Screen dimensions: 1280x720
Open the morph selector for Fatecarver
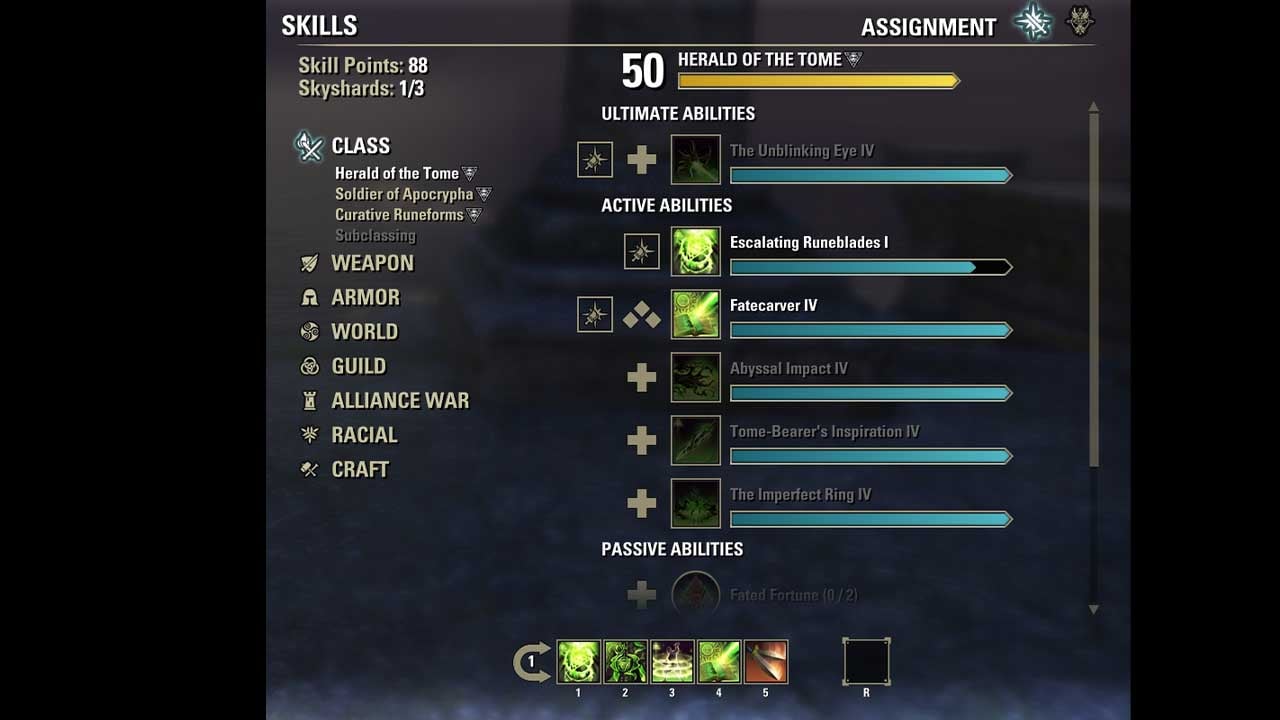(x=642, y=317)
